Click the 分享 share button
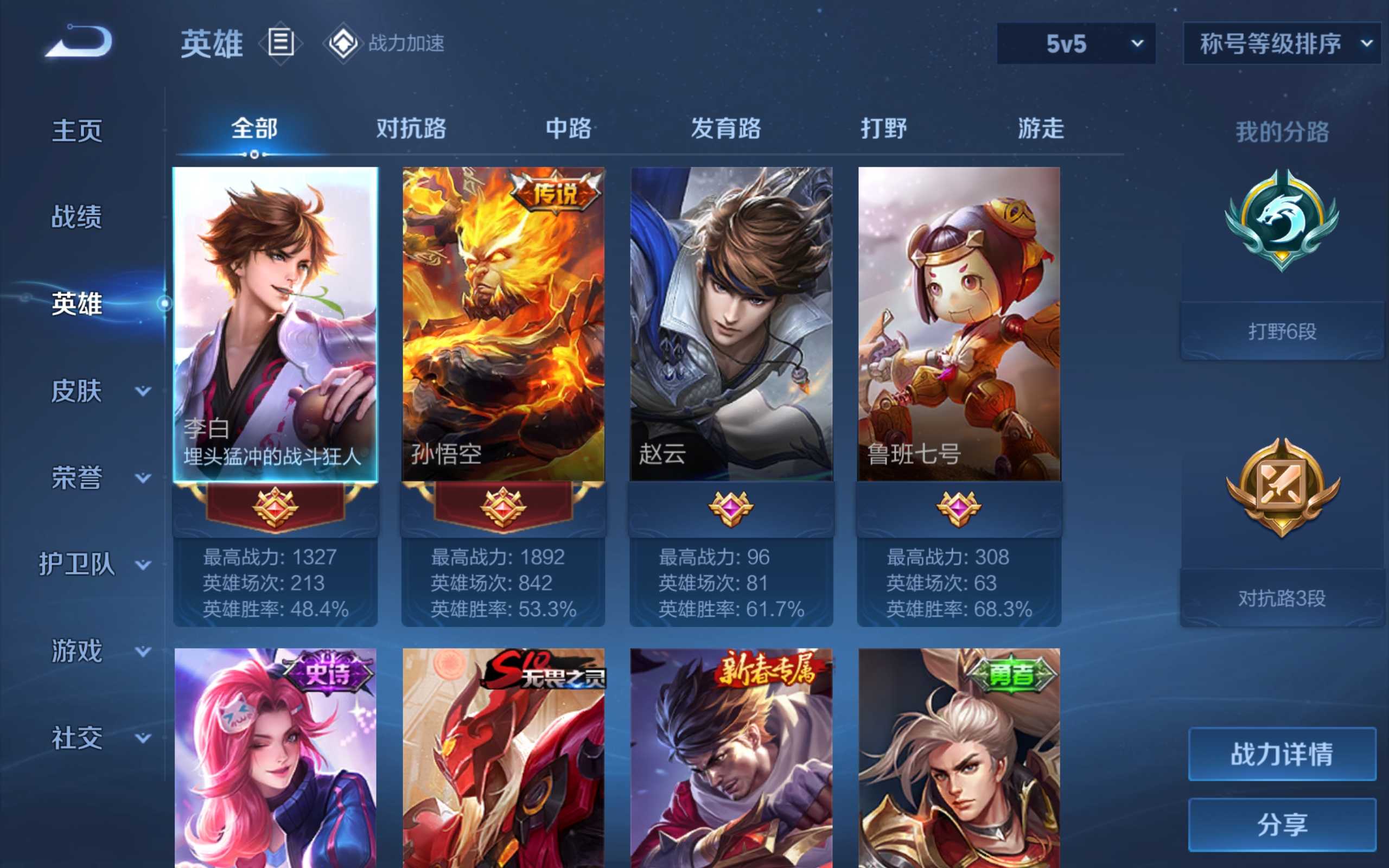 (x=1282, y=825)
